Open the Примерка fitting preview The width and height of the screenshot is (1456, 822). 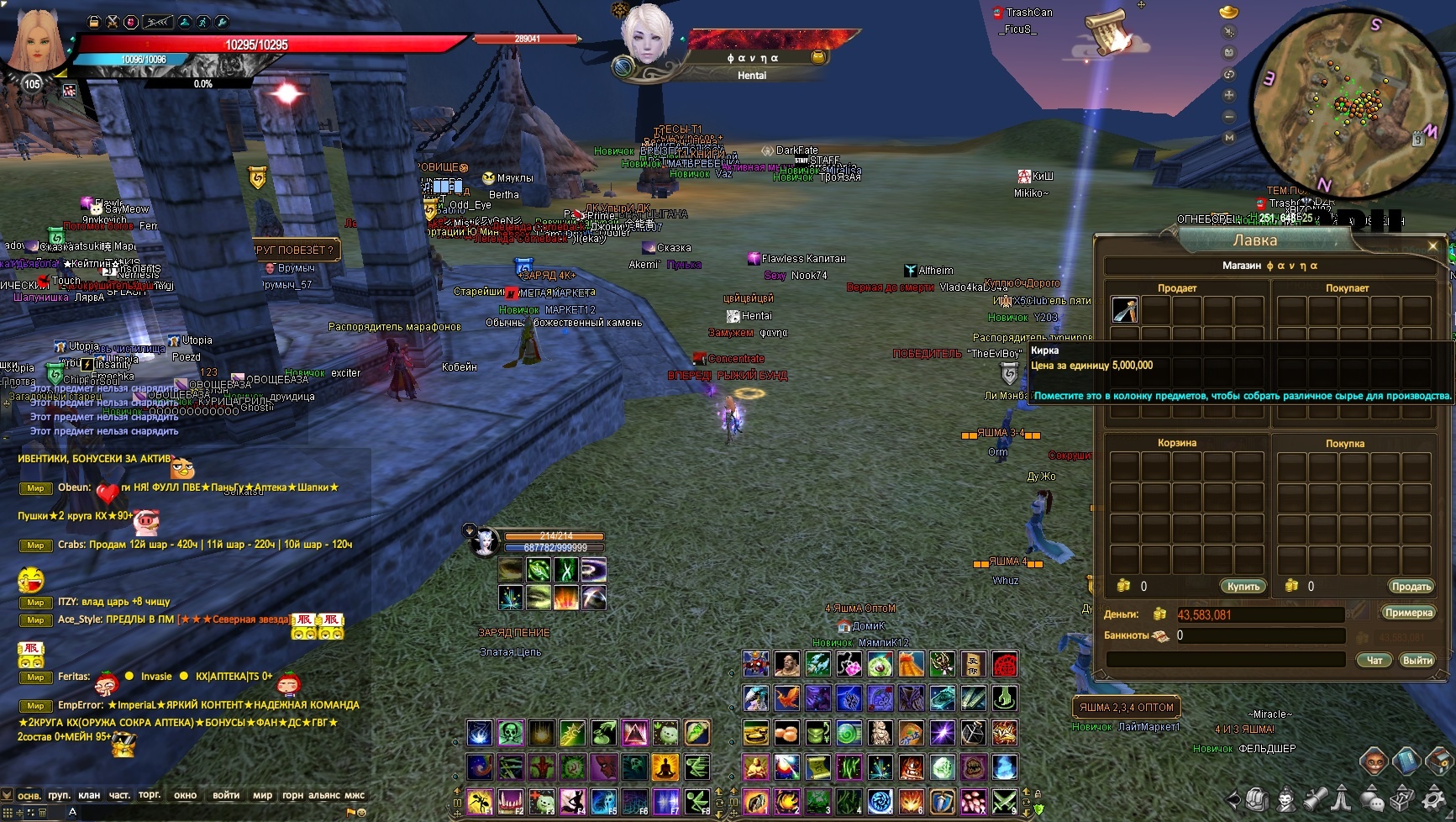coord(1408,613)
